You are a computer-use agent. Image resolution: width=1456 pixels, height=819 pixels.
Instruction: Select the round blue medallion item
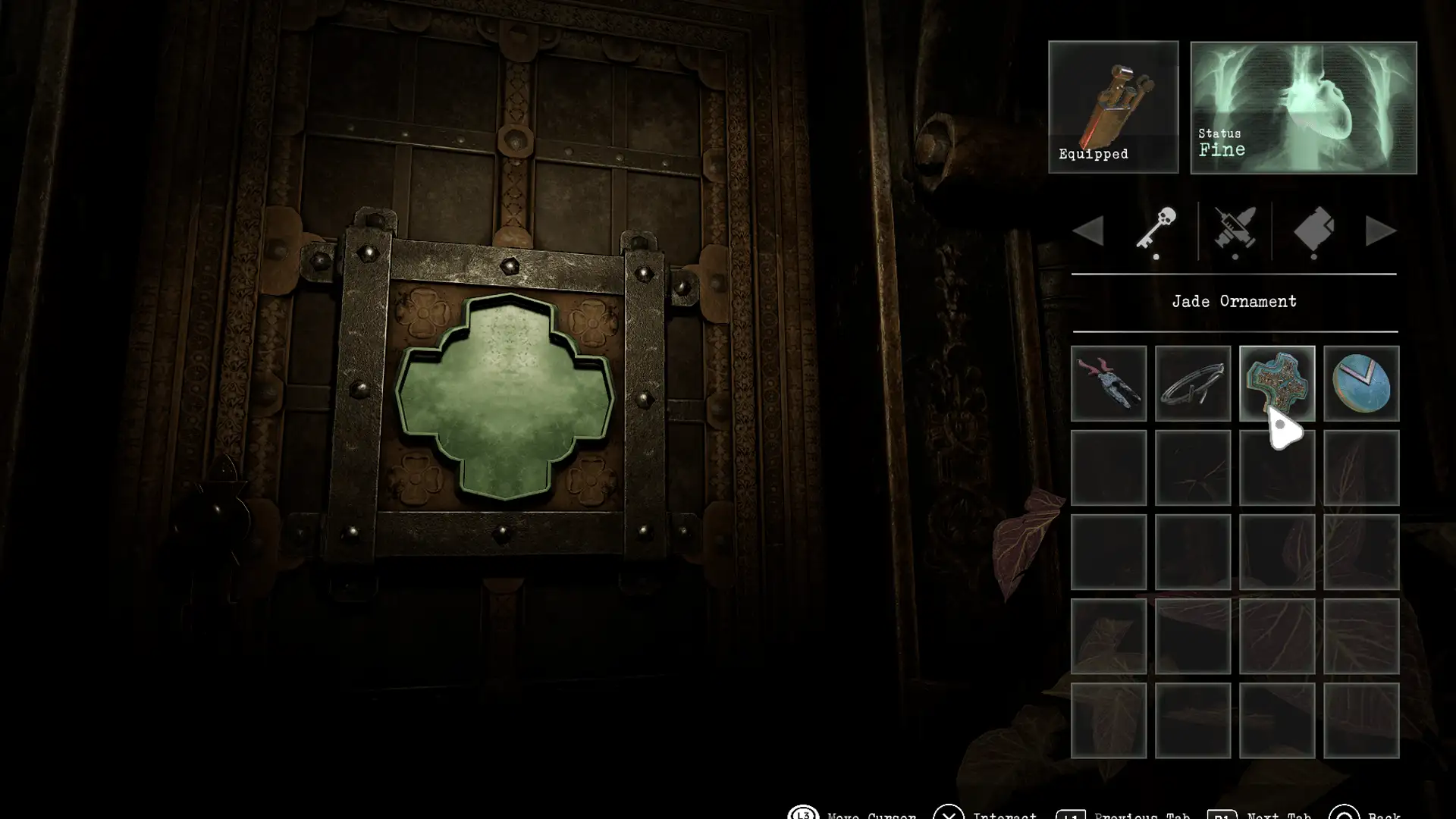coord(1362,383)
